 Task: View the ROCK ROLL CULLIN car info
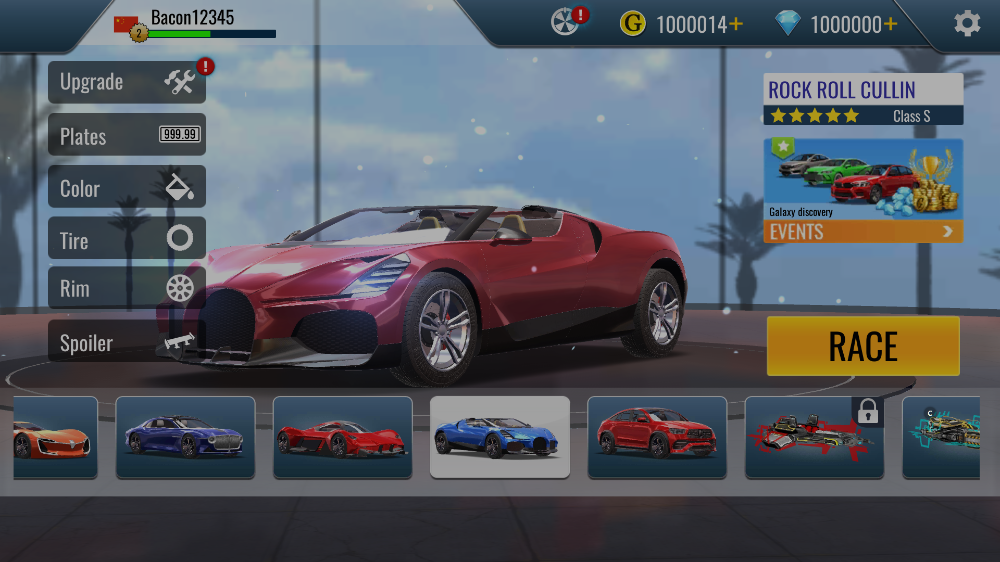click(x=863, y=99)
